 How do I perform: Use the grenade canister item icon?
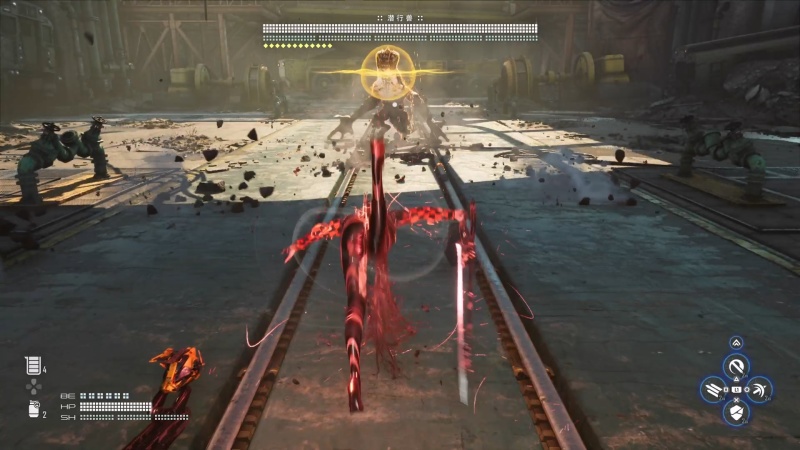pyautogui.click(x=32, y=408)
